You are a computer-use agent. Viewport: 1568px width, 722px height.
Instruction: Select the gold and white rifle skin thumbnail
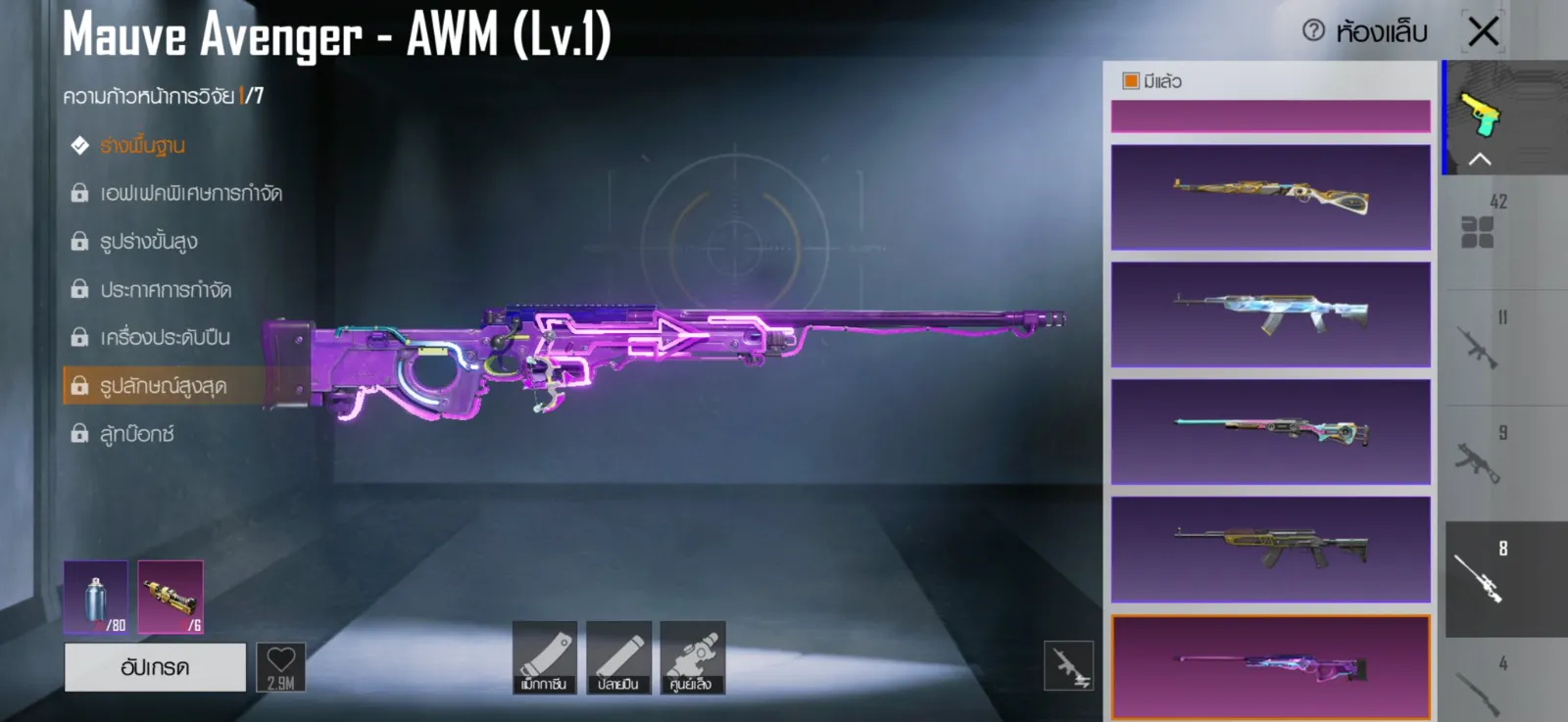tap(1270, 197)
